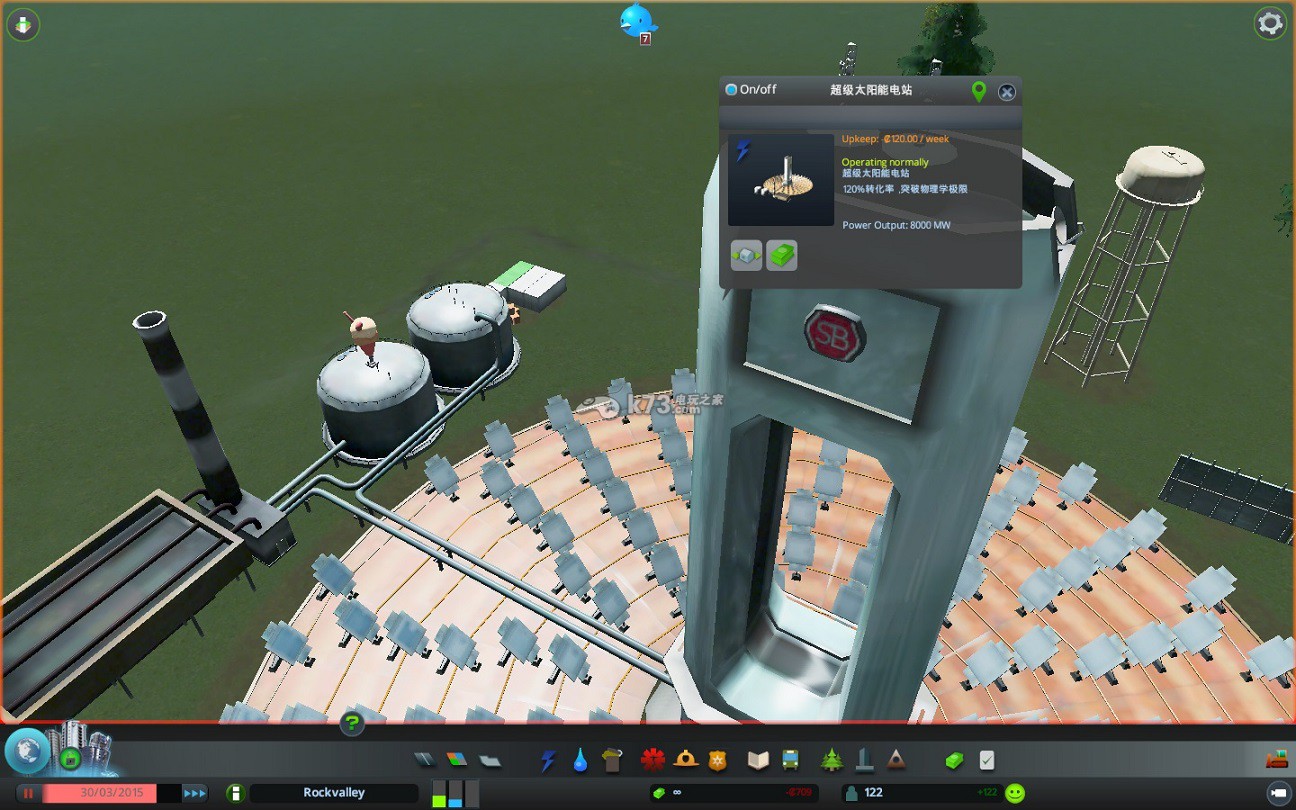Open the blue Chirper bird notifications

[636, 20]
